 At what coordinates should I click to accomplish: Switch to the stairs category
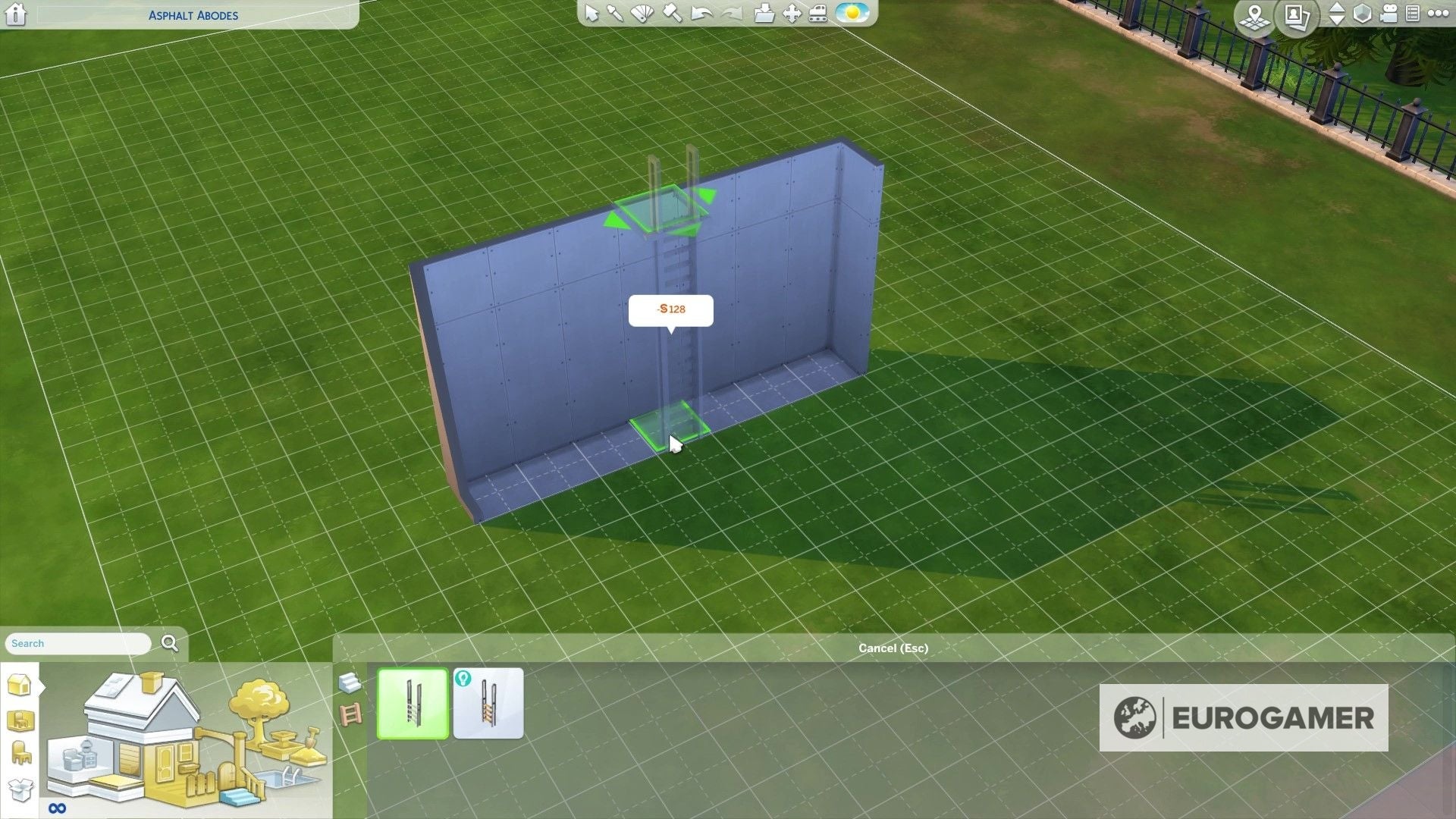[349, 683]
